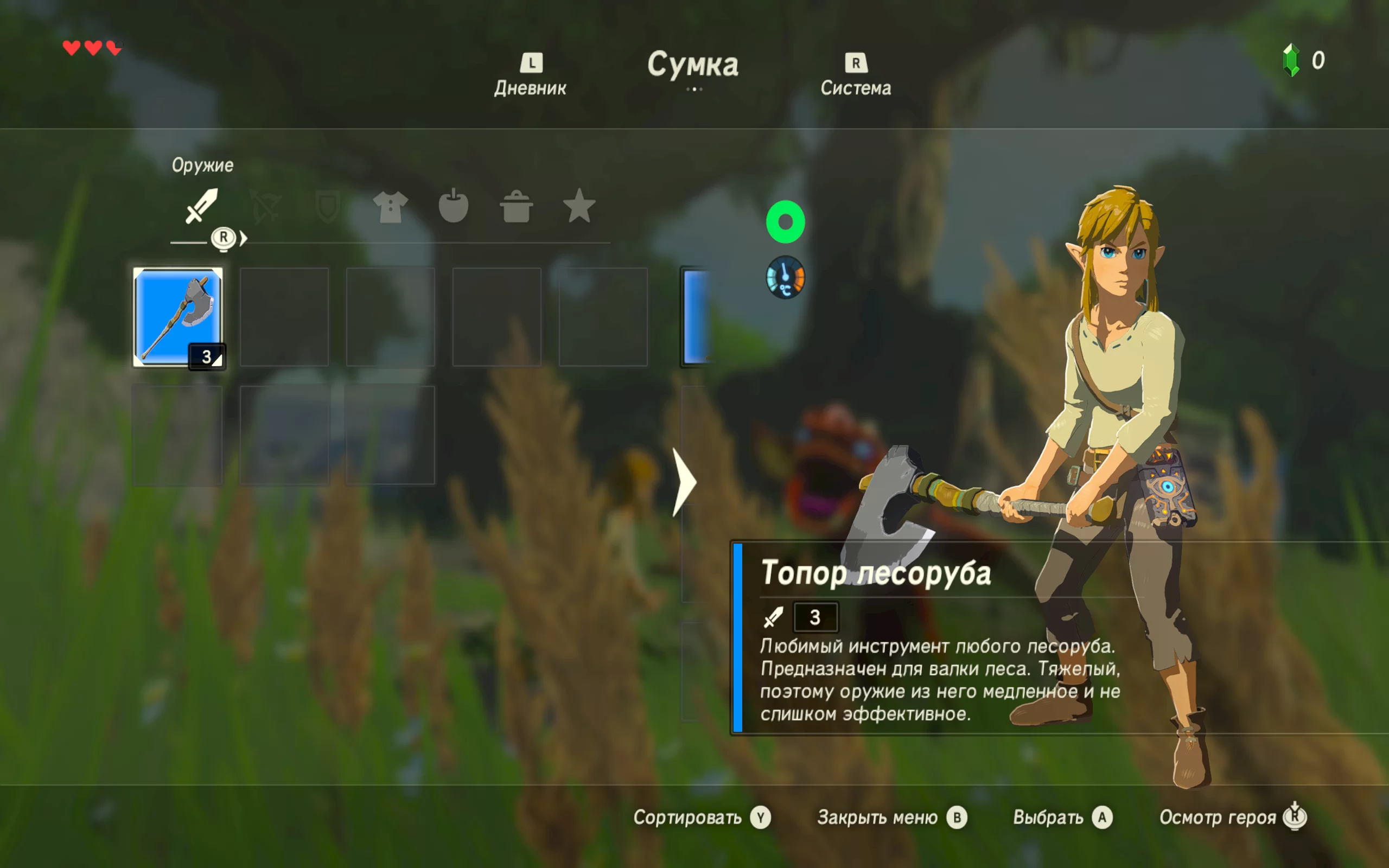This screenshot has width=1389, height=868.
Task: Open the bow category icon
Action: click(265, 207)
